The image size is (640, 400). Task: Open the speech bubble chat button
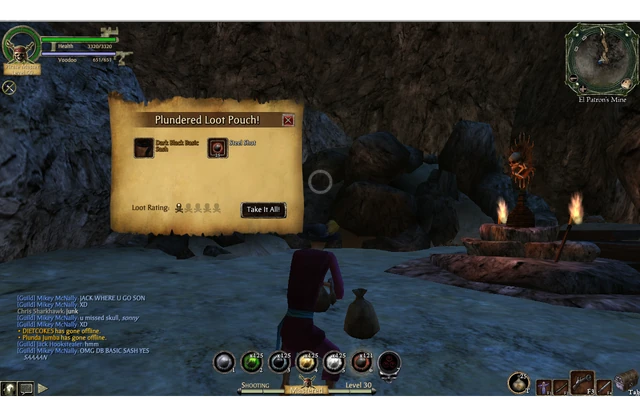click(25, 388)
